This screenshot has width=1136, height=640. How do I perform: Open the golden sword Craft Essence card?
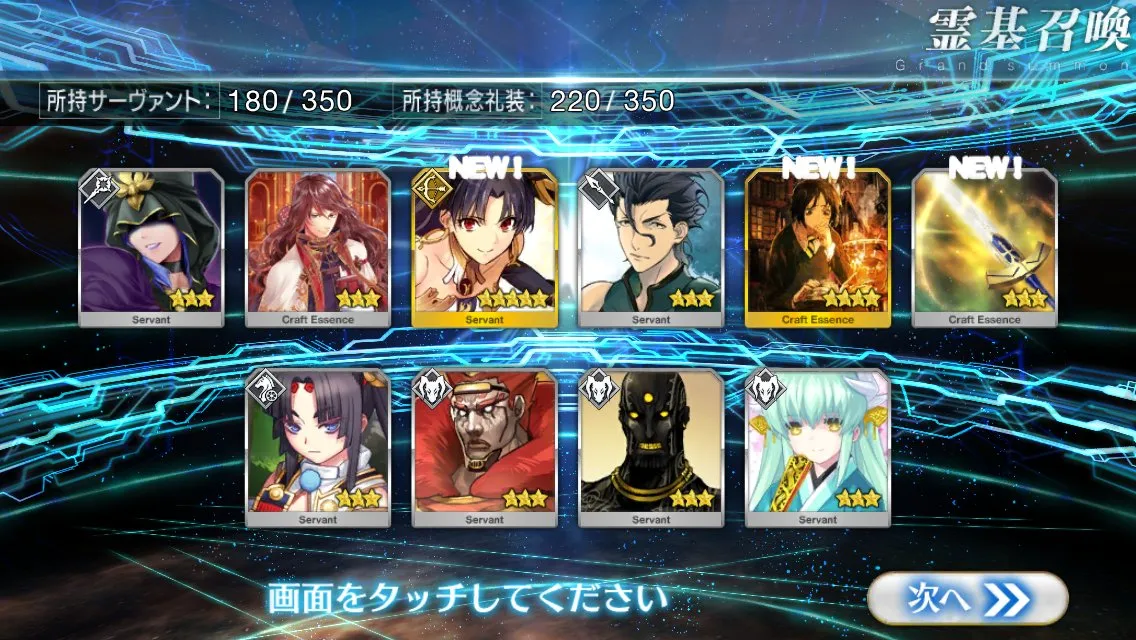tap(985, 248)
